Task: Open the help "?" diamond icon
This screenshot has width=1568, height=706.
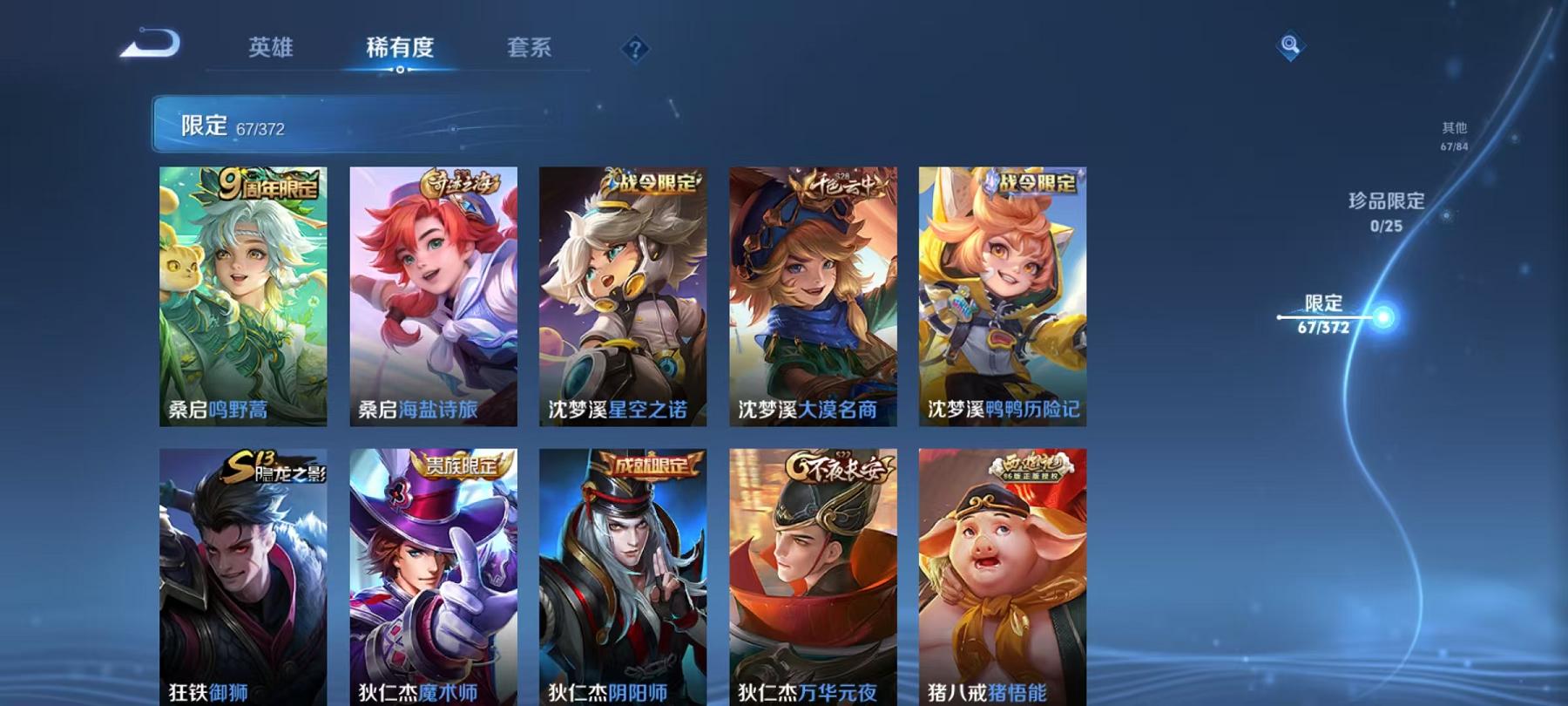Action: 635,48
